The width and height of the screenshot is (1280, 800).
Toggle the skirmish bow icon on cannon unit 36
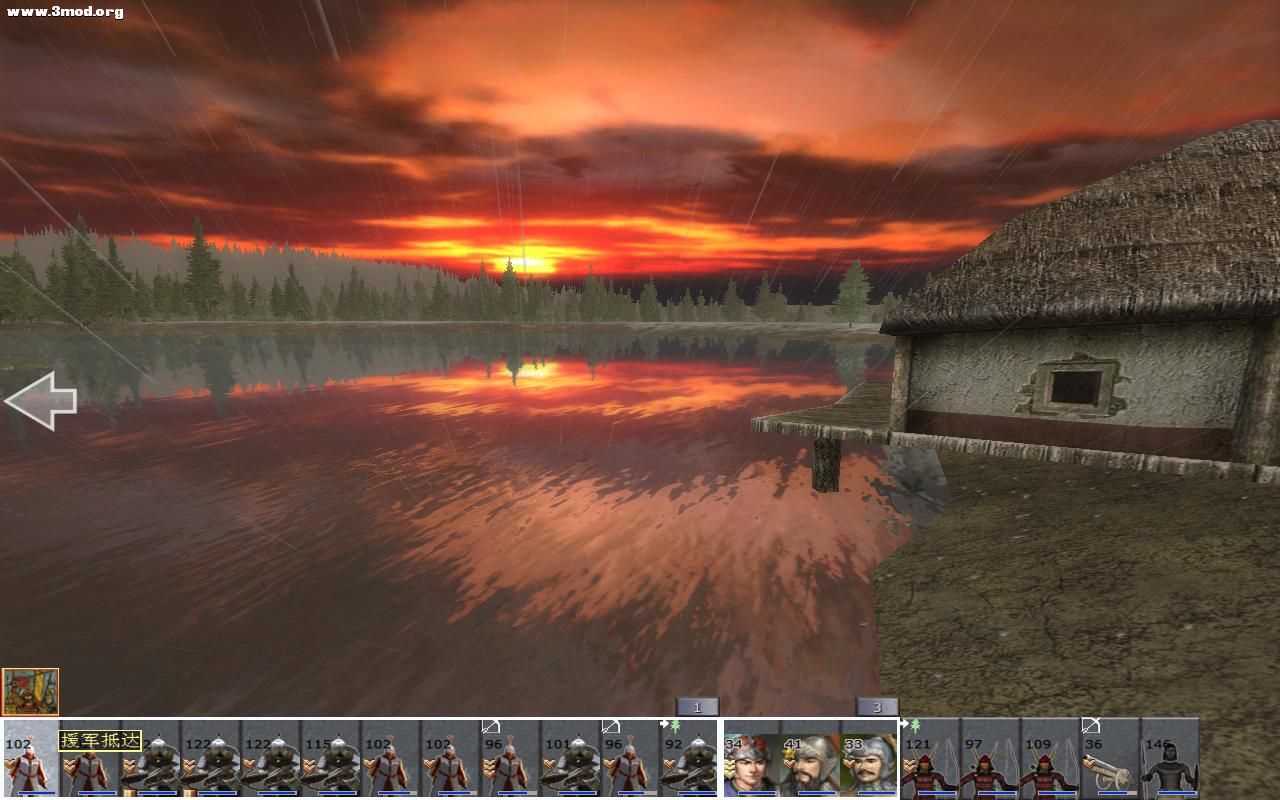point(1092,726)
